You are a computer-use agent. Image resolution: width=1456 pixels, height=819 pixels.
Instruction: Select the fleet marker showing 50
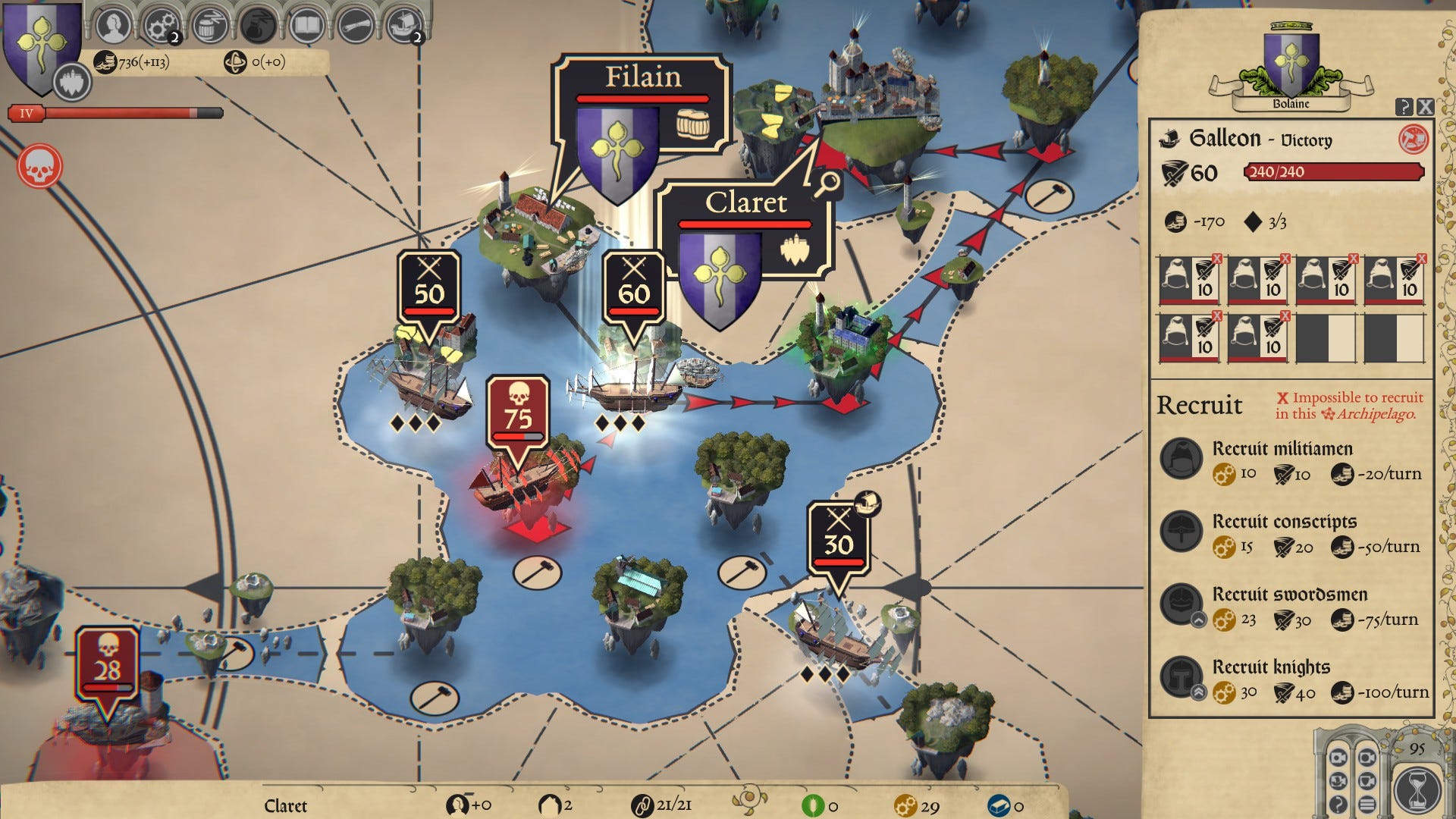coord(429,288)
